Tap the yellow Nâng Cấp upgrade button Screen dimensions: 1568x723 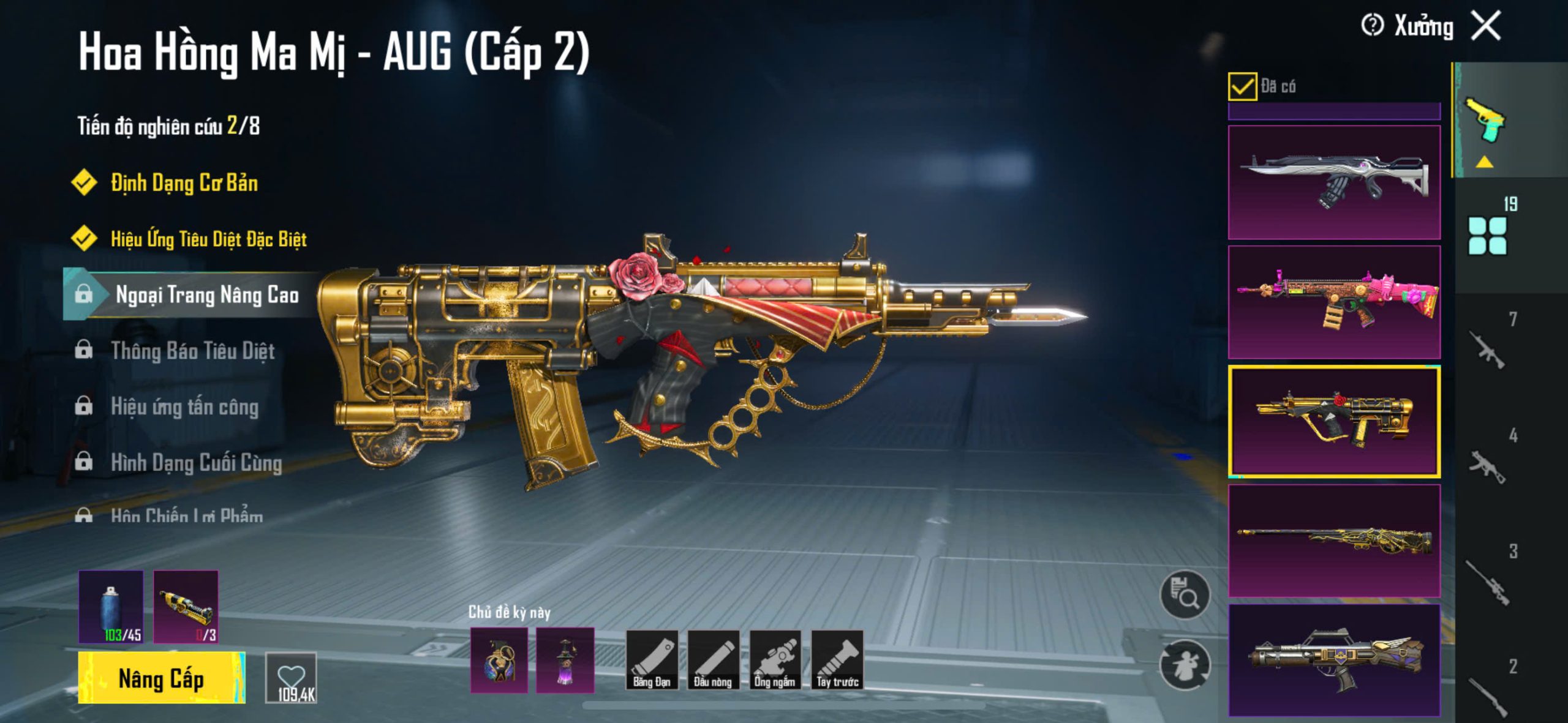[161, 678]
